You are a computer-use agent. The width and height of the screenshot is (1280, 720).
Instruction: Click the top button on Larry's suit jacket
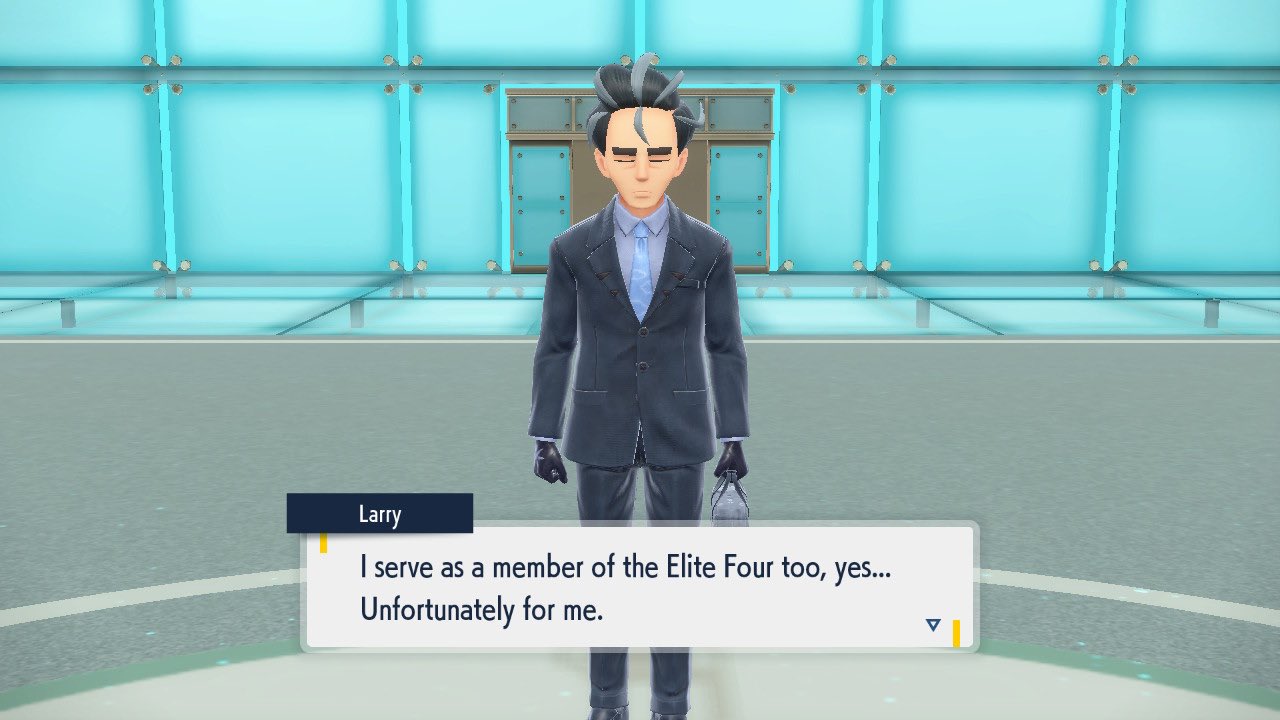(x=644, y=332)
